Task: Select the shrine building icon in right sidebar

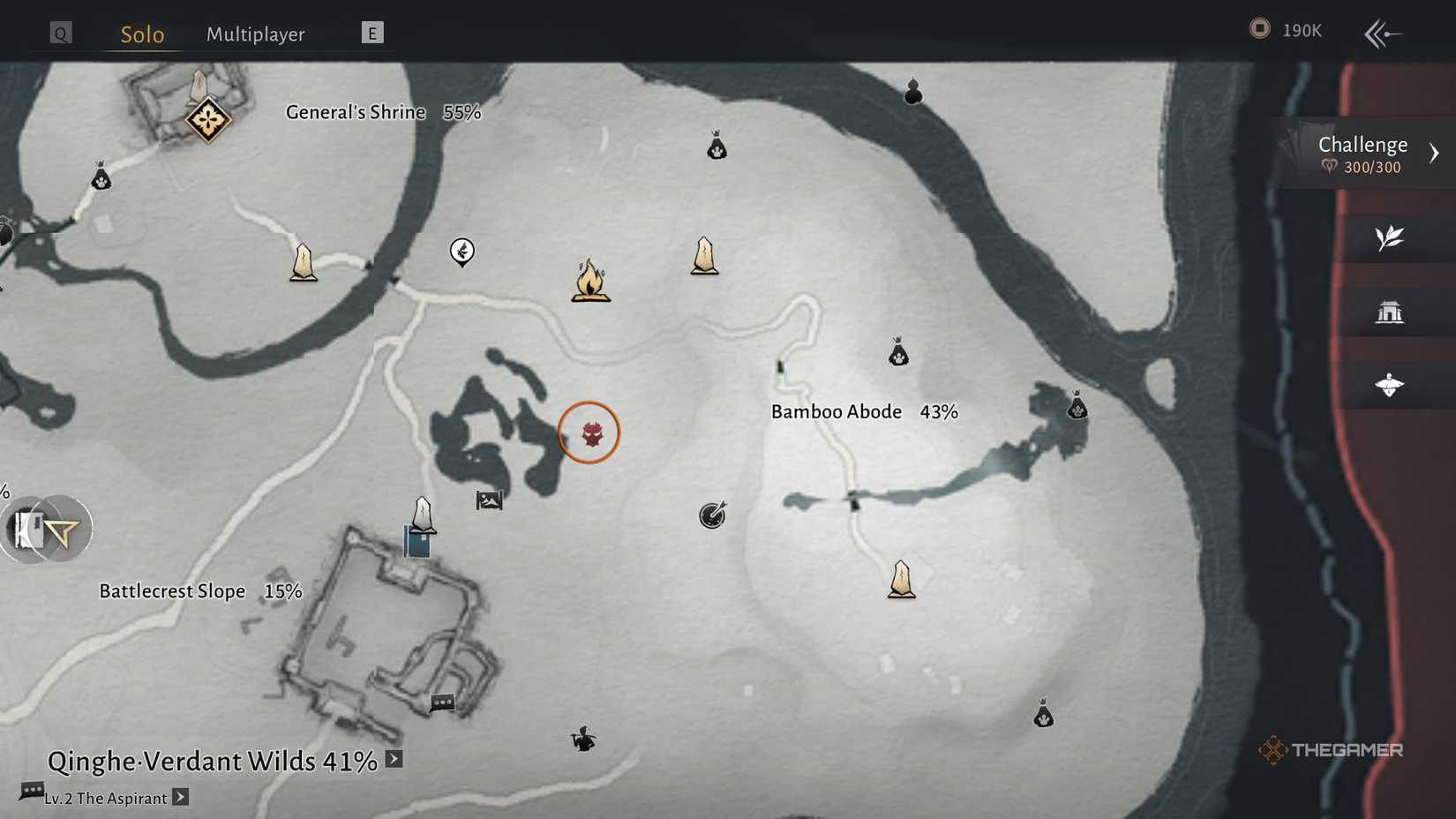Action: pos(1391,312)
